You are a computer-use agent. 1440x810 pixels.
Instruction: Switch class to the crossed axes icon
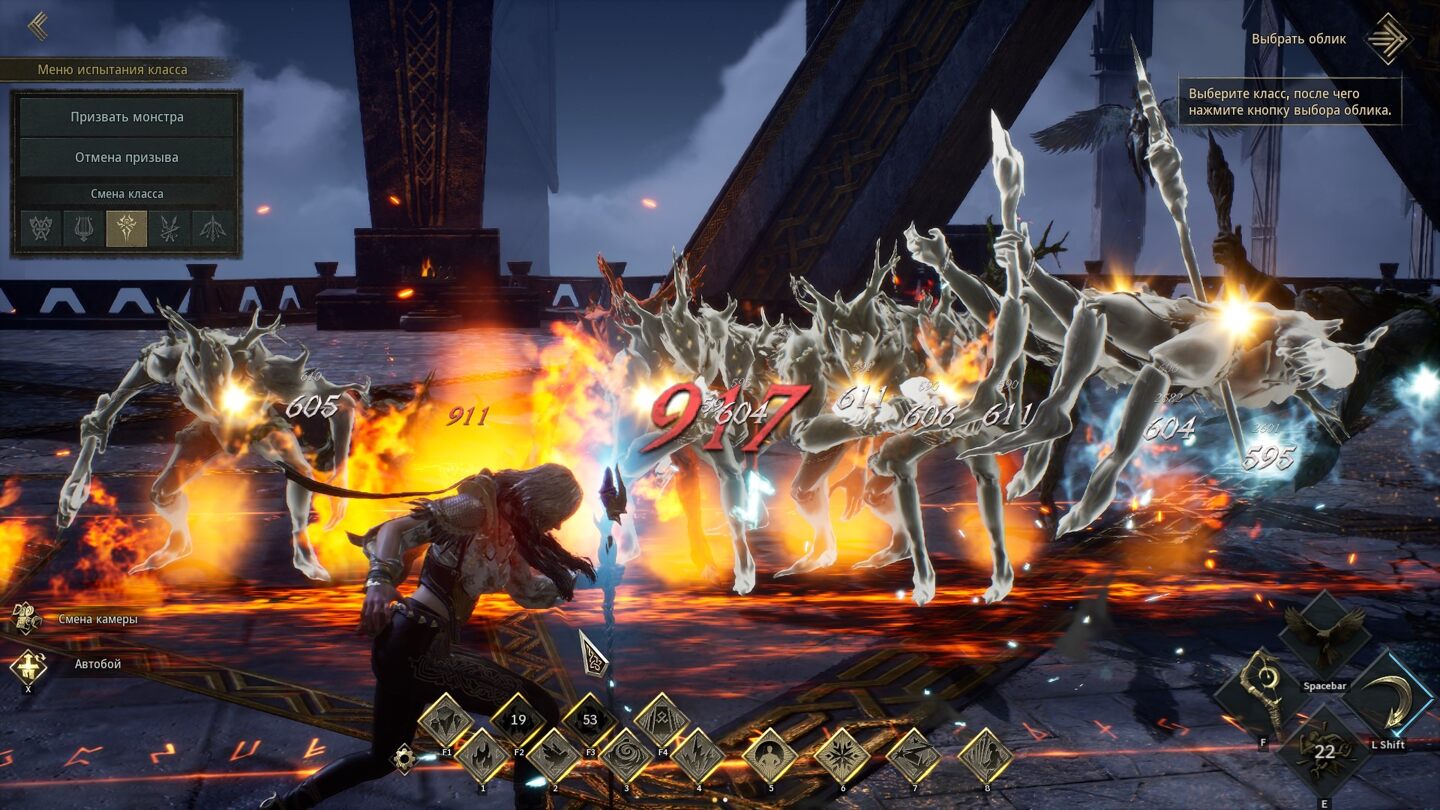point(41,229)
